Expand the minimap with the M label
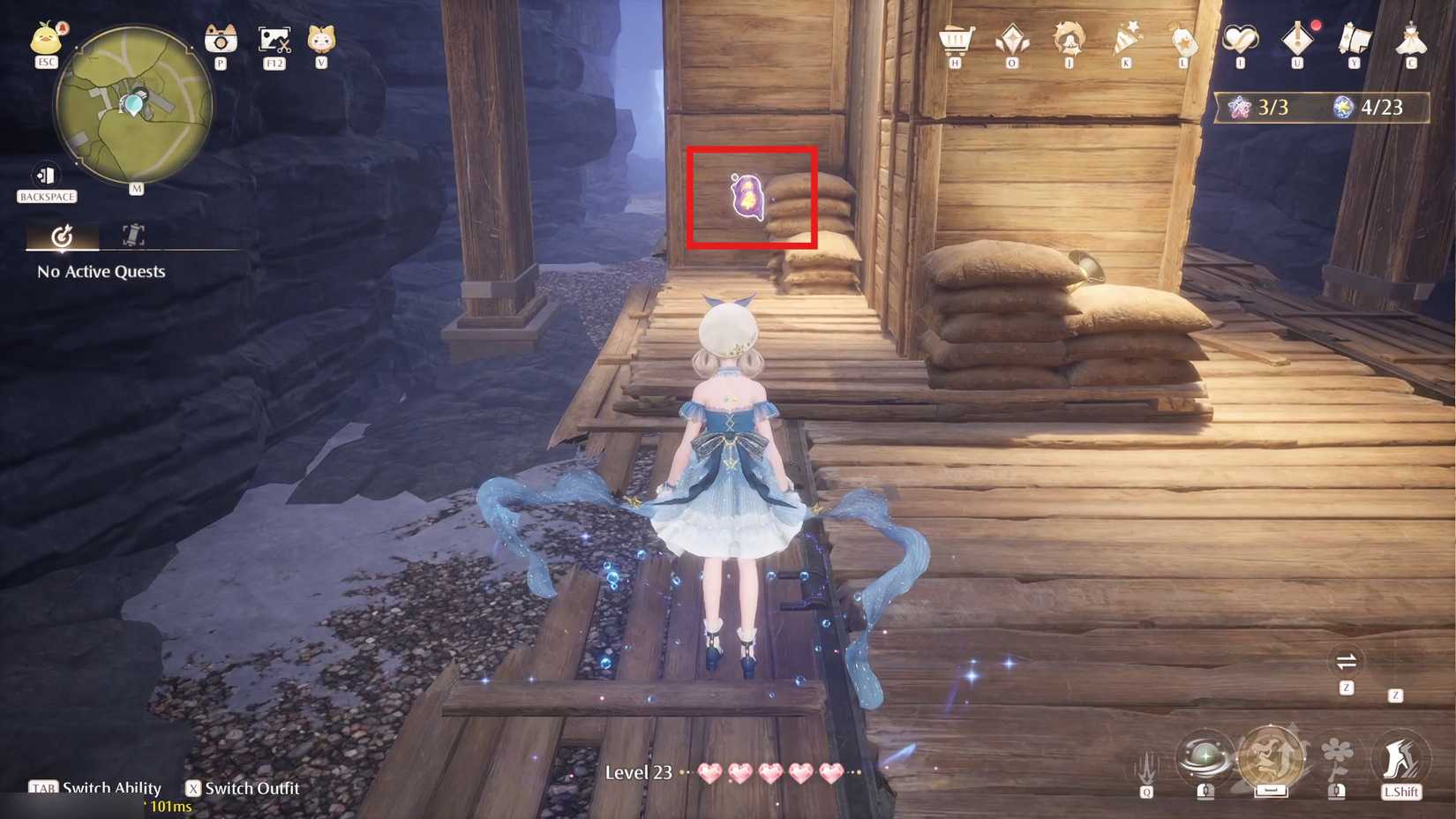This screenshot has height=819, width=1456. 137,187
